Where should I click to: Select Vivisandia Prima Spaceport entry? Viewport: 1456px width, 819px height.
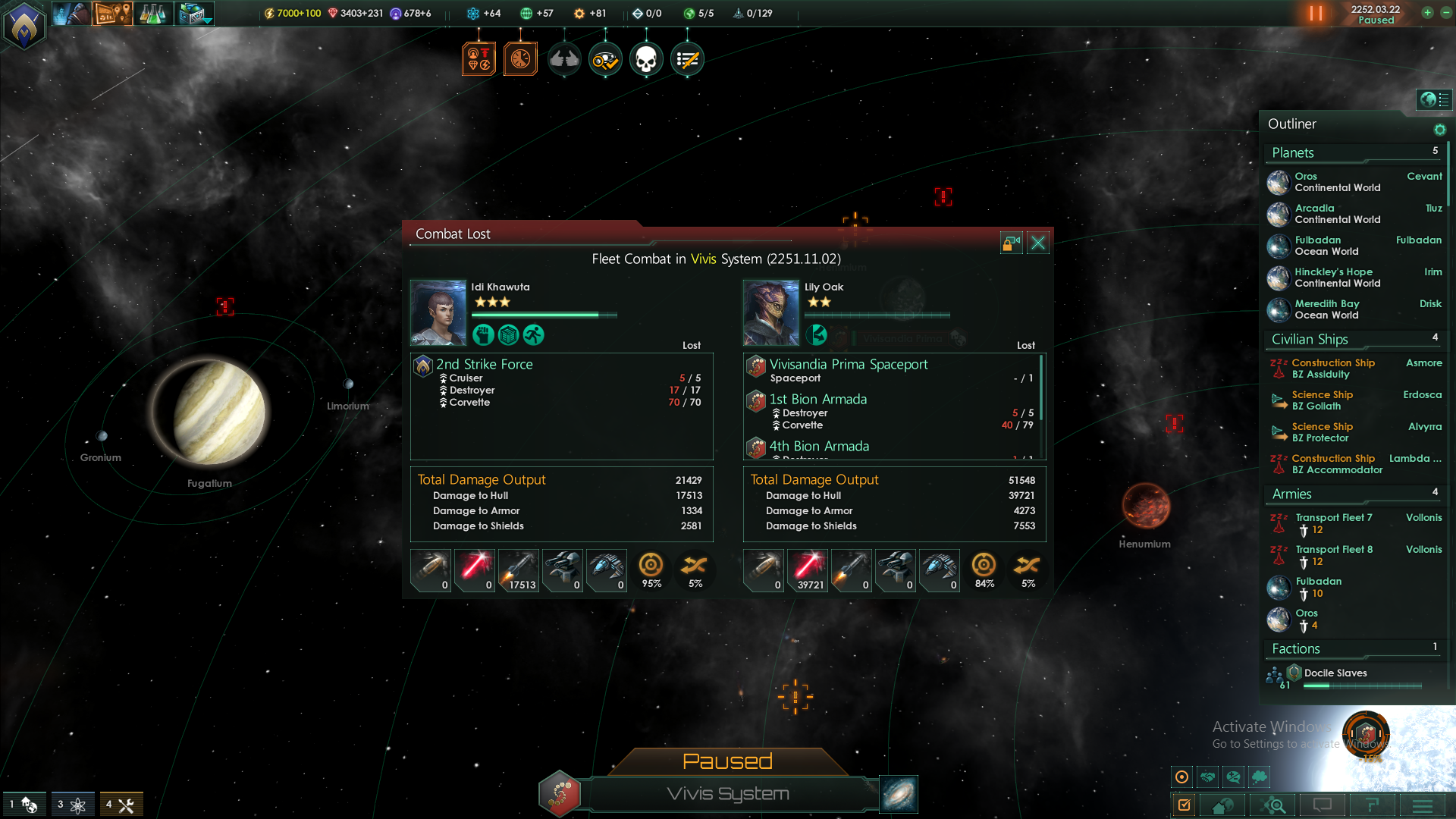click(x=849, y=365)
